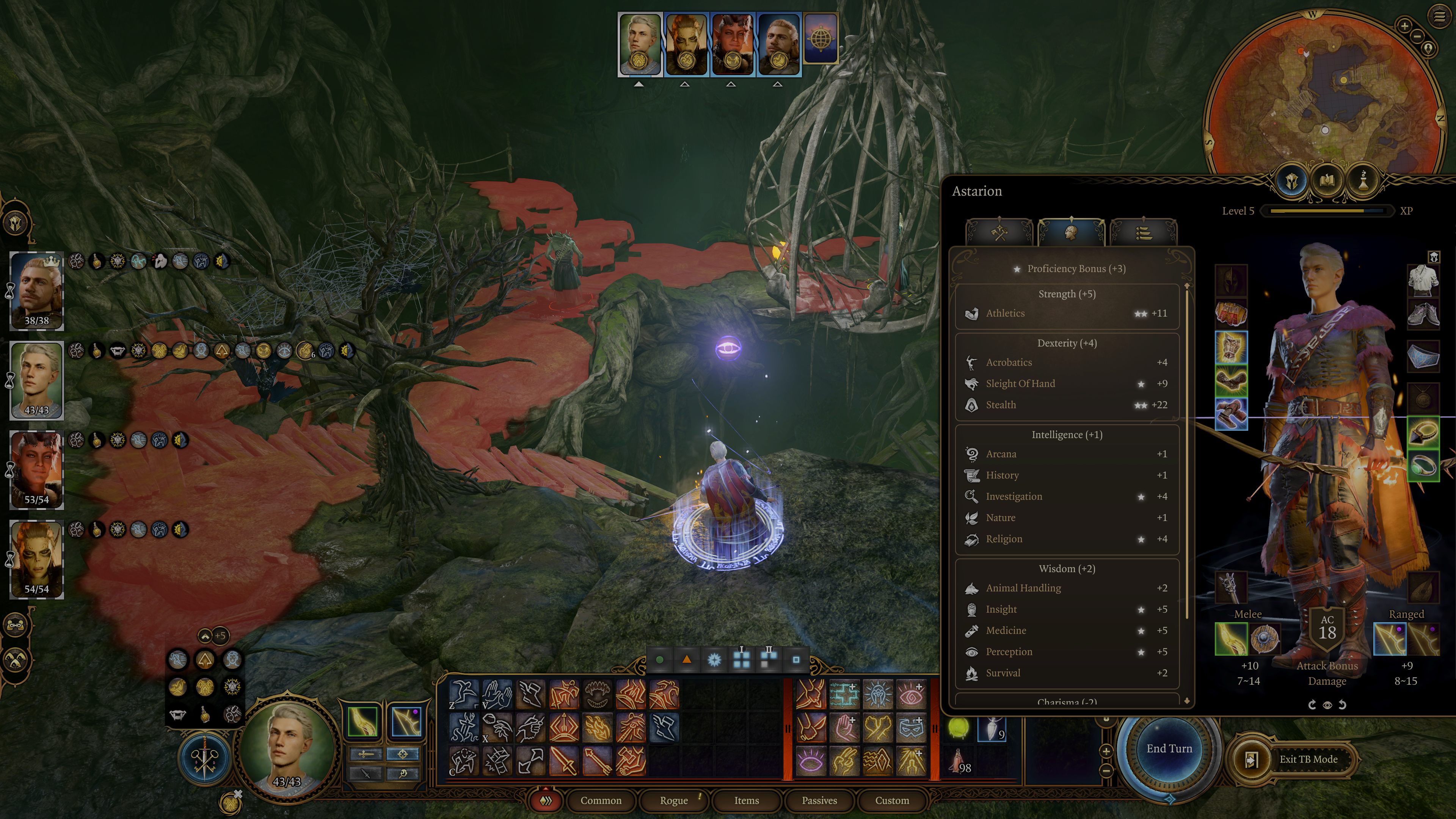
Task: Select the Custom hotbar tab
Action: 891,800
